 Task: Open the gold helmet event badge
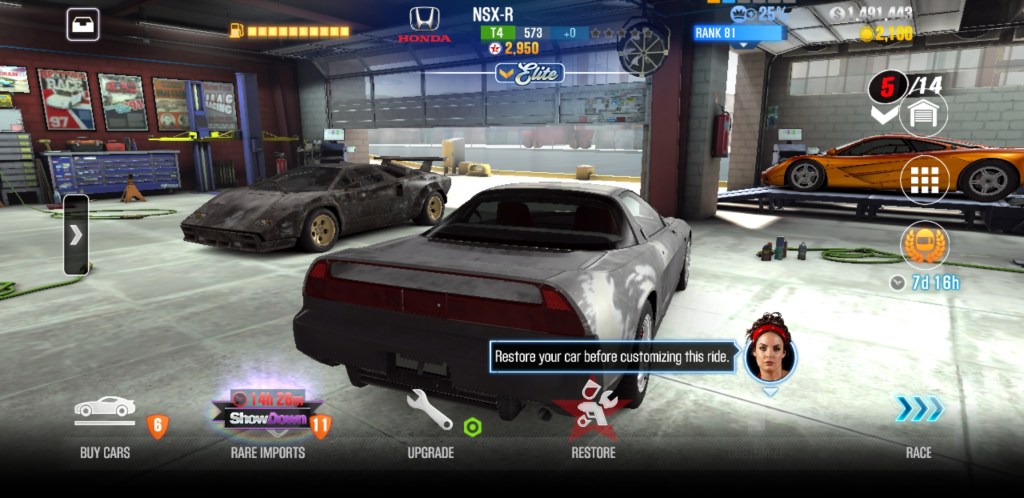click(923, 245)
